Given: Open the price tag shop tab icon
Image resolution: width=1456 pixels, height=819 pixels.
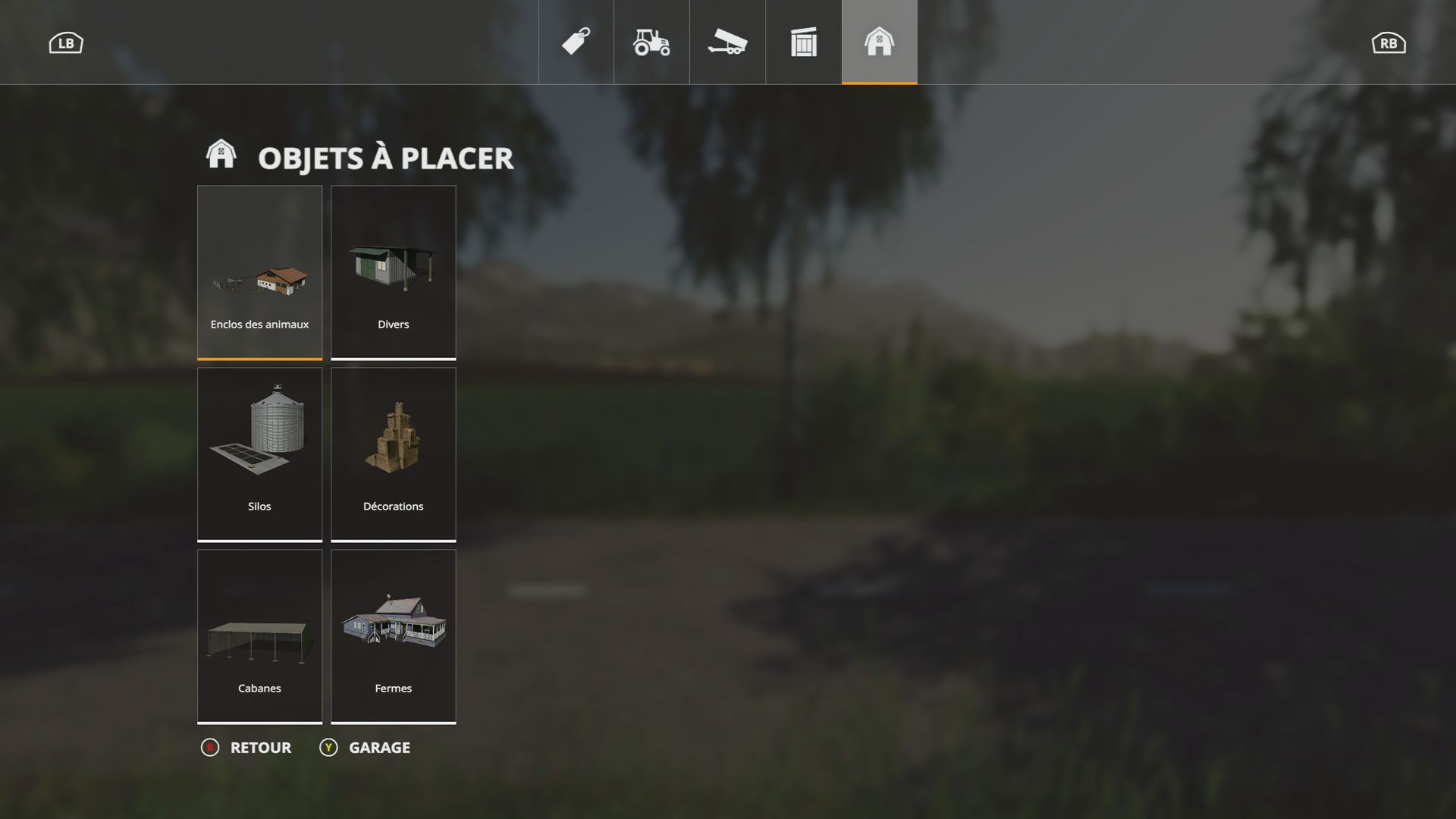Looking at the screenshot, I should tap(575, 43).
